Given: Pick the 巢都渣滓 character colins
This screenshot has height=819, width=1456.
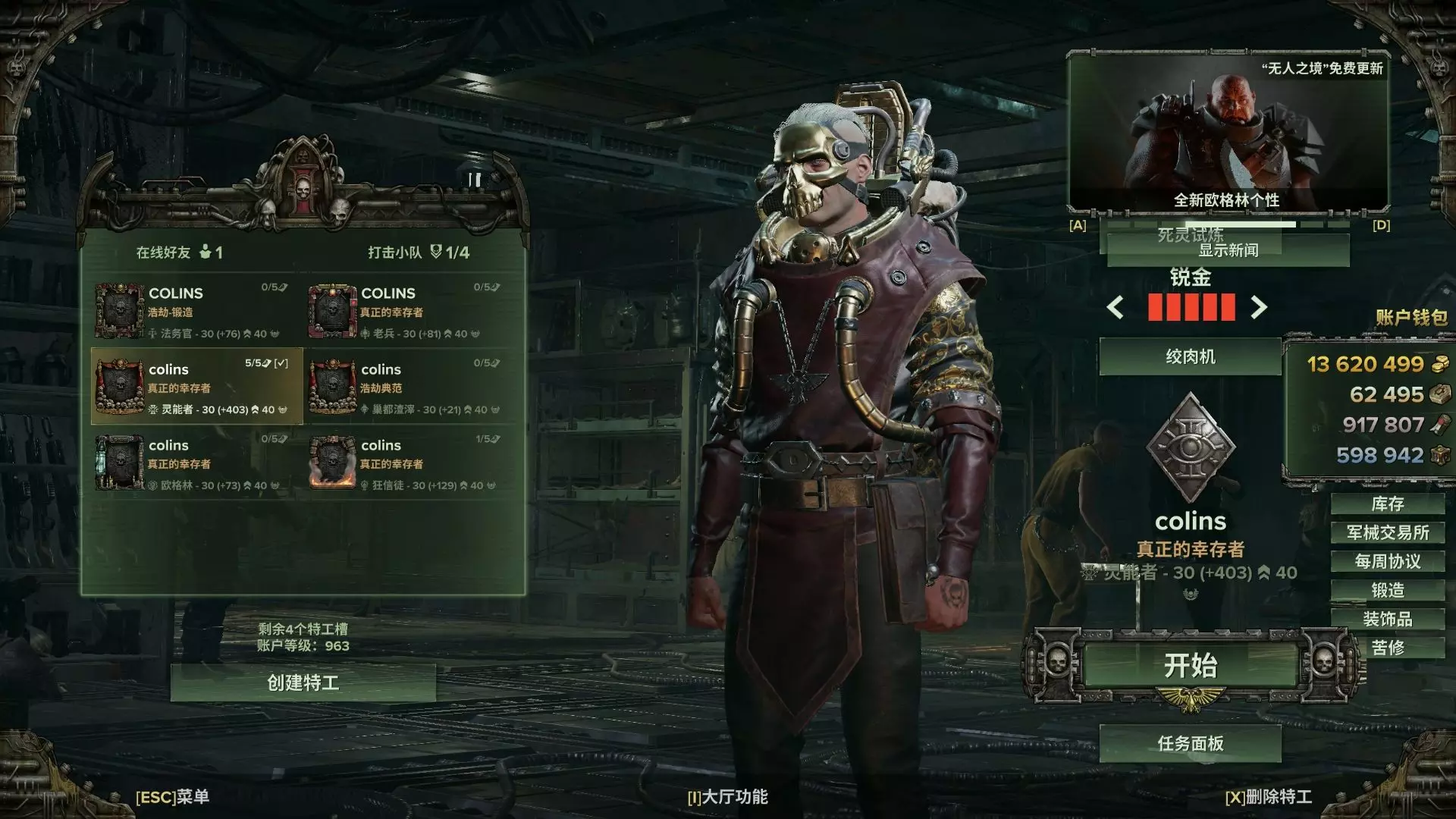Looking at the screenshot, I should 409,387.
